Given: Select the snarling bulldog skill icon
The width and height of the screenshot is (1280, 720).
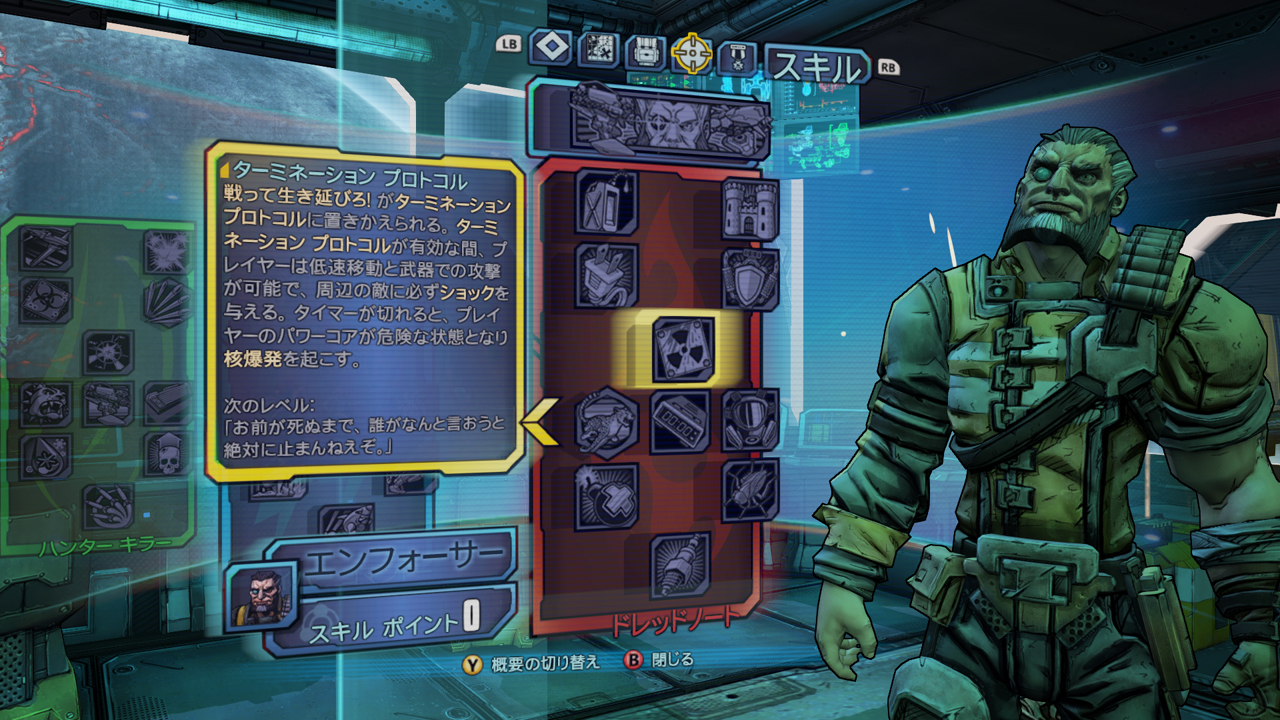Looking at the screenshot, I should point(47,404).
